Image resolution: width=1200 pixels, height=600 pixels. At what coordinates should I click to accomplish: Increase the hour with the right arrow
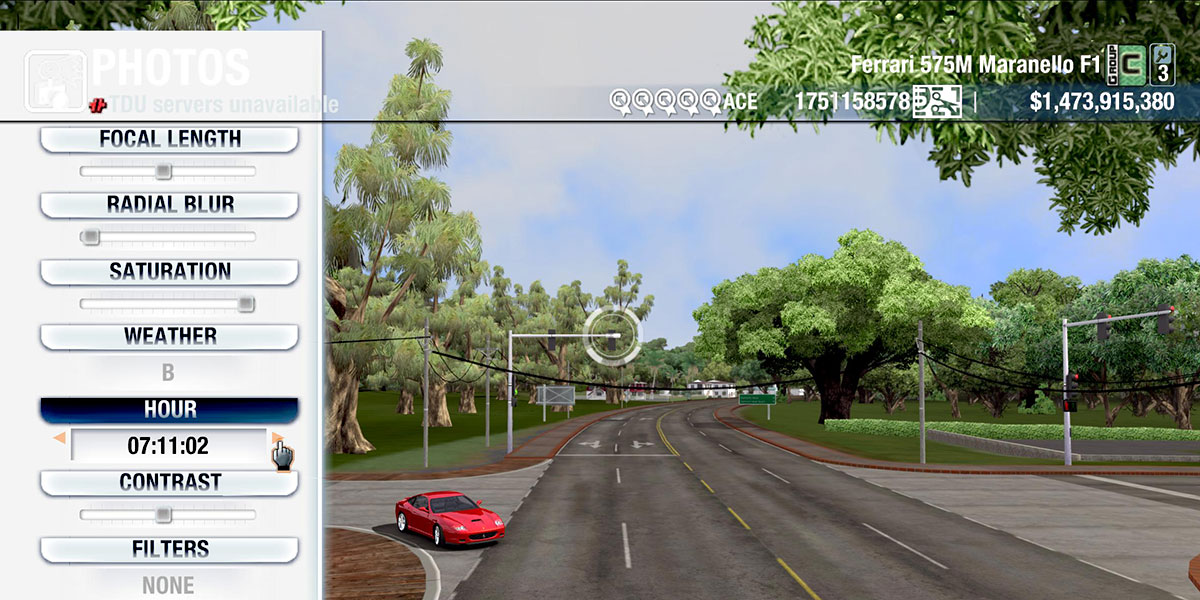pyautogui.click(x=277, y=438)
